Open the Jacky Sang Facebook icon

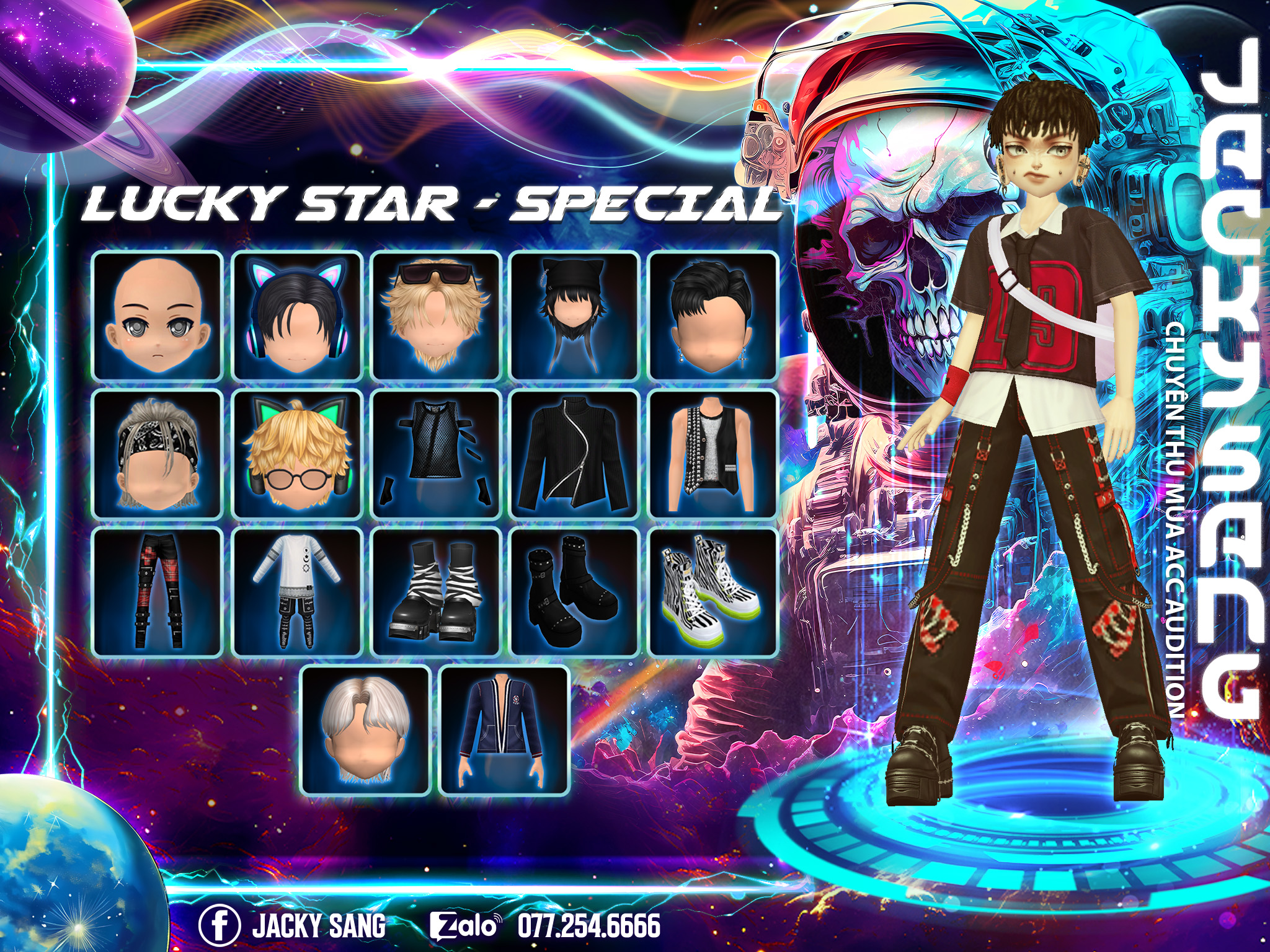point(219,925)
